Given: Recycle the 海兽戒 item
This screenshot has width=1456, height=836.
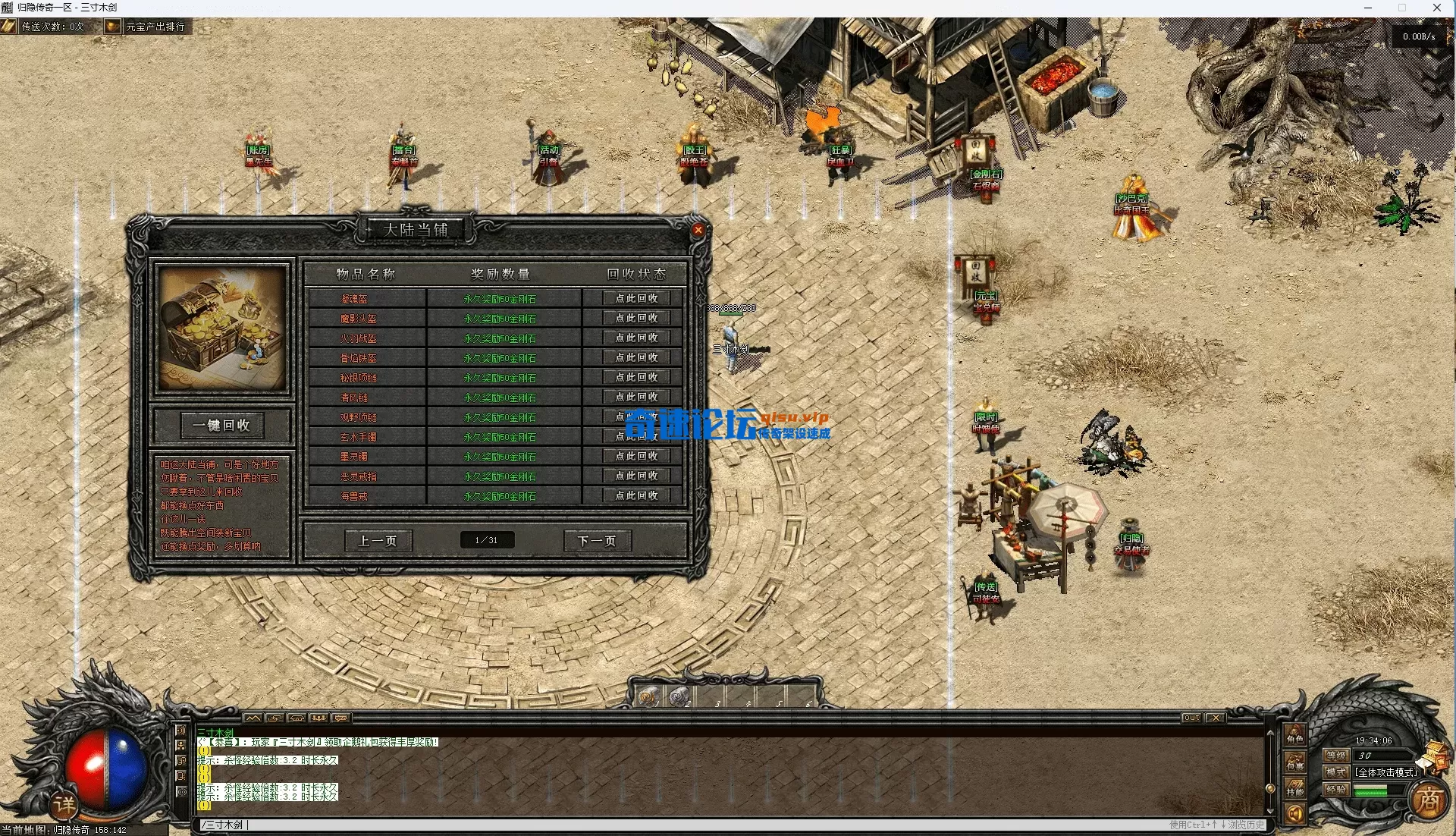Looking at the screenshot, I should 636,495.
